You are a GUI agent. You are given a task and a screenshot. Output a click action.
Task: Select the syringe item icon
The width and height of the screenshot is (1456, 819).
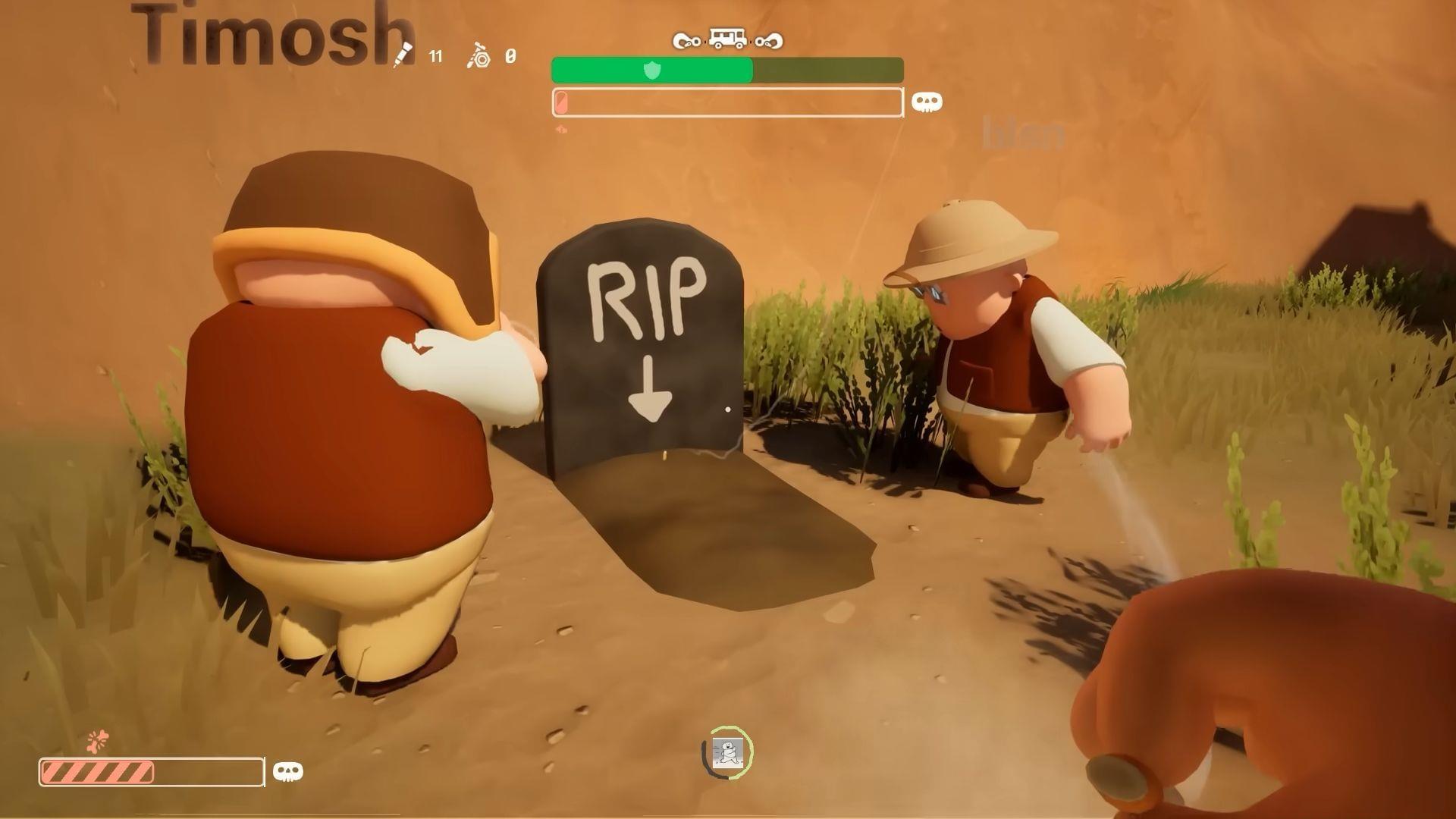point(403,55)
